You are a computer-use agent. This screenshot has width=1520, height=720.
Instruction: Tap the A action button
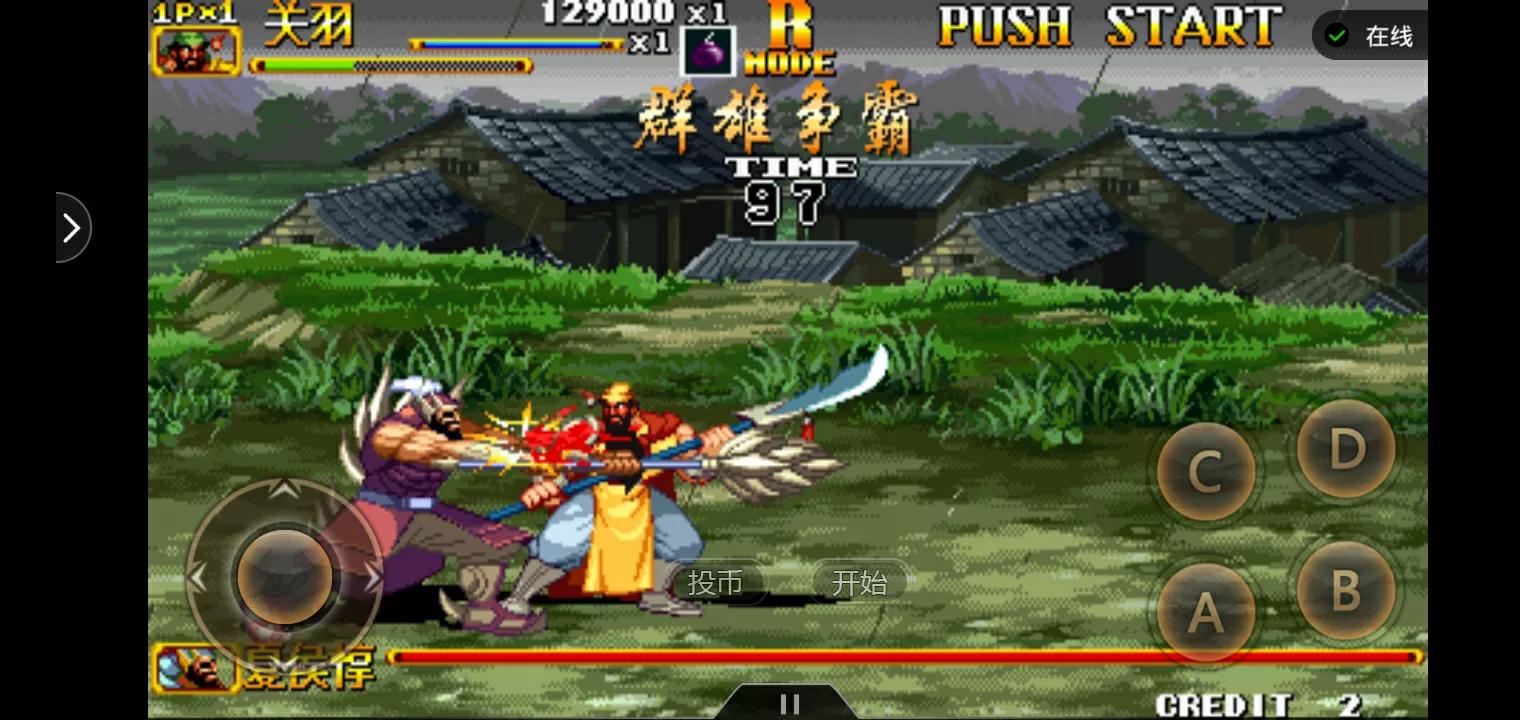1205,613
